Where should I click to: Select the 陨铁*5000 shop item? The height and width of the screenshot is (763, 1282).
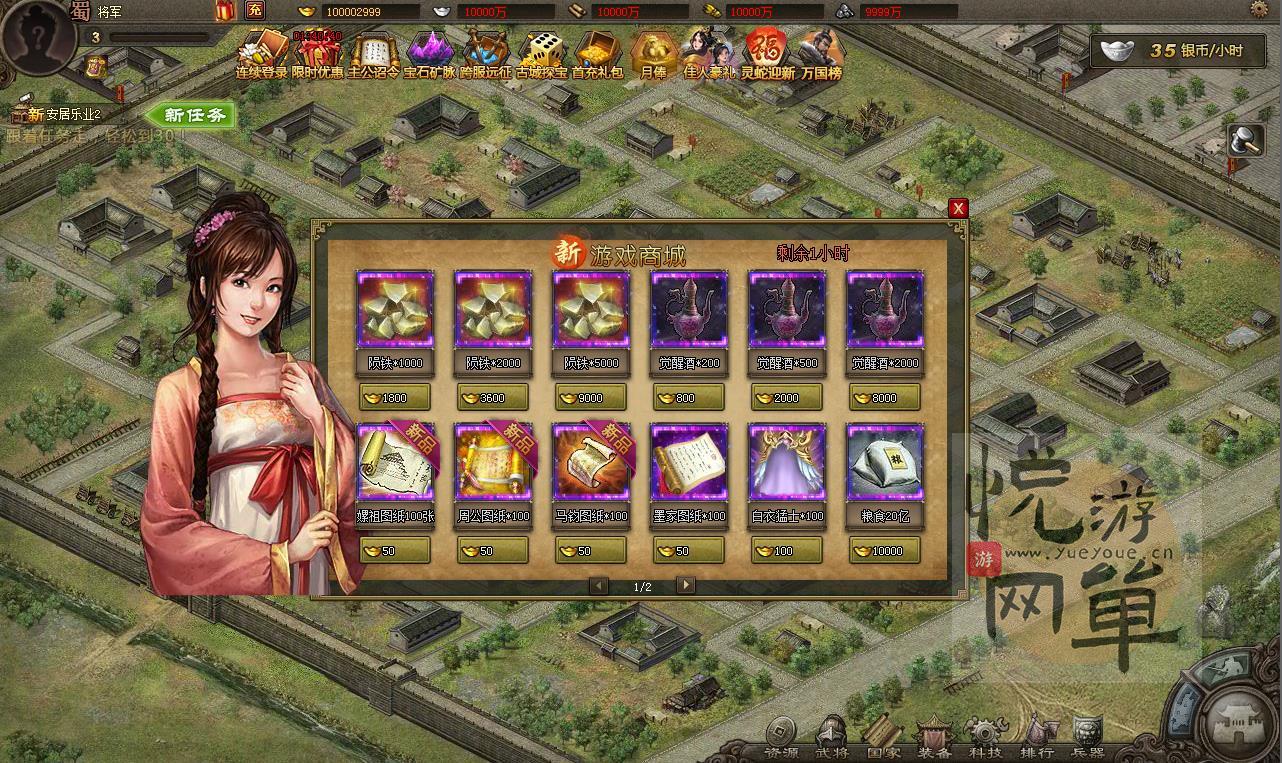(591, 309)
